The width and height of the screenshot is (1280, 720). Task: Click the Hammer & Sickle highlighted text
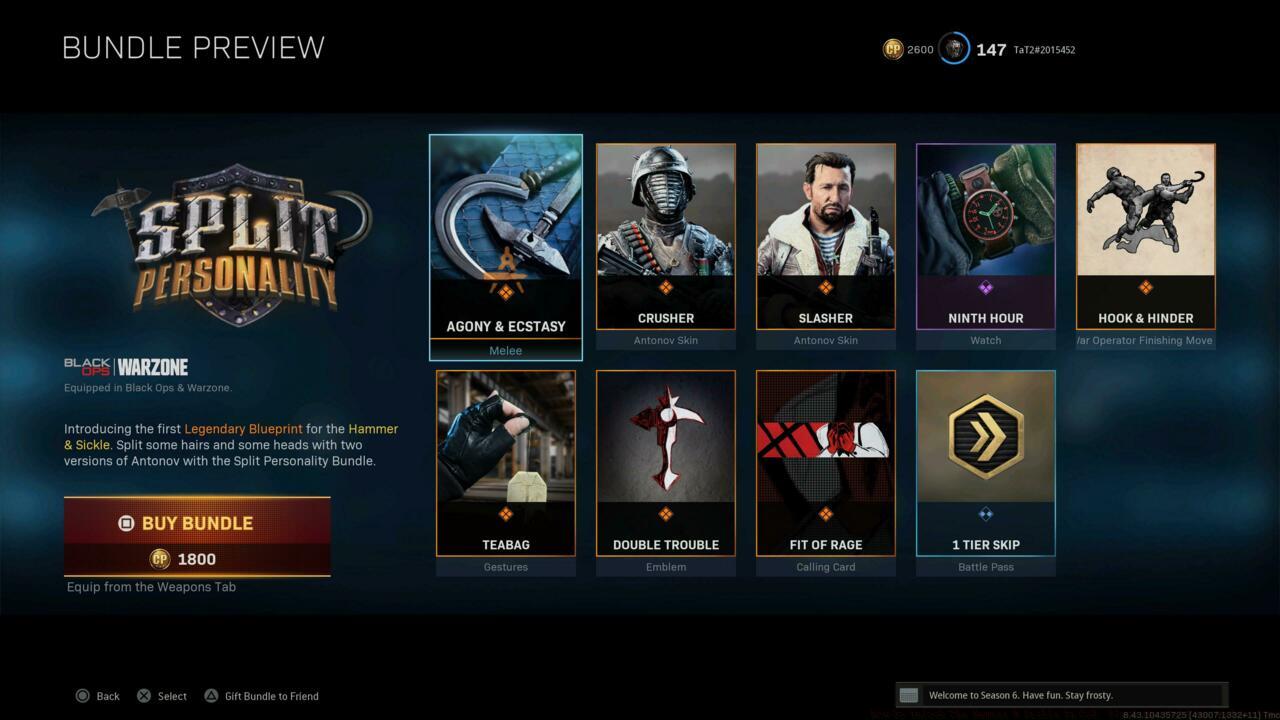373,428
